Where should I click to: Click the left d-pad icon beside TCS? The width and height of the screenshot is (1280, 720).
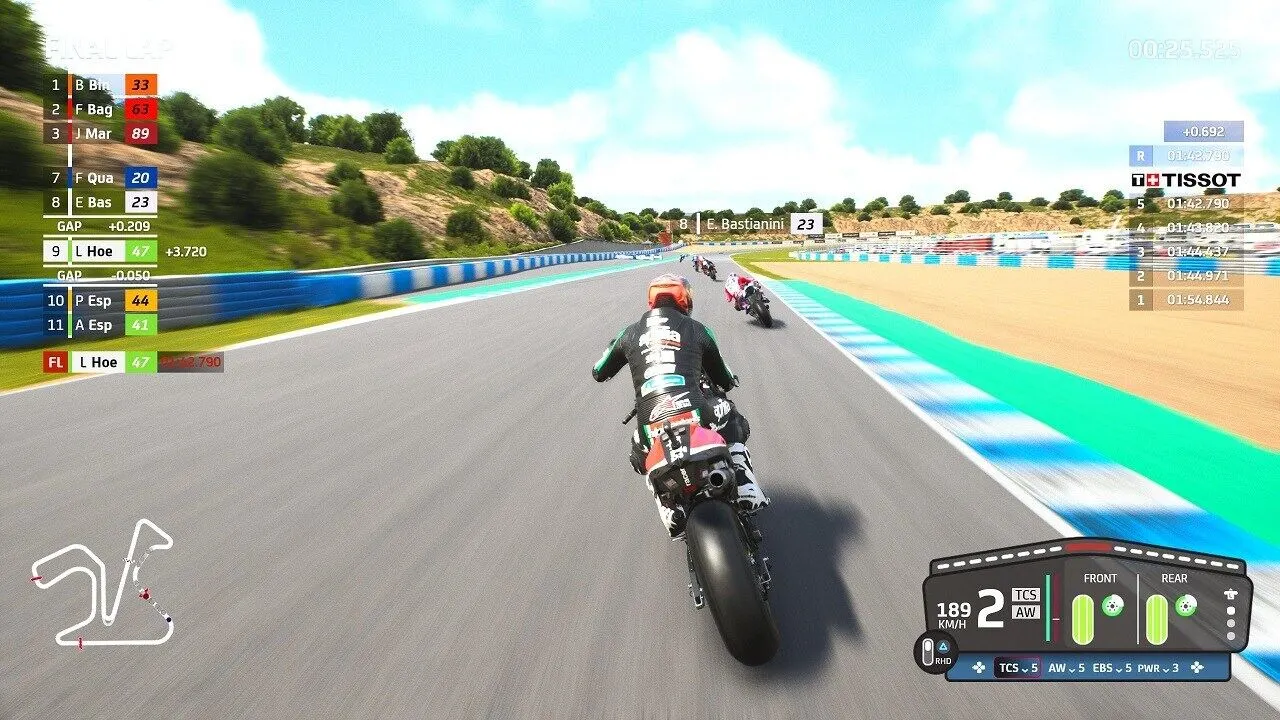point(980,669)
